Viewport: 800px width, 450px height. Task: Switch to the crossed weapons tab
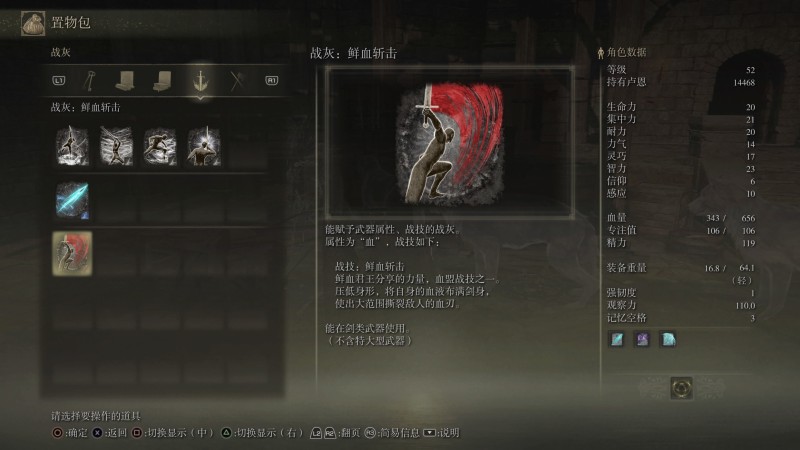point(238,79)
